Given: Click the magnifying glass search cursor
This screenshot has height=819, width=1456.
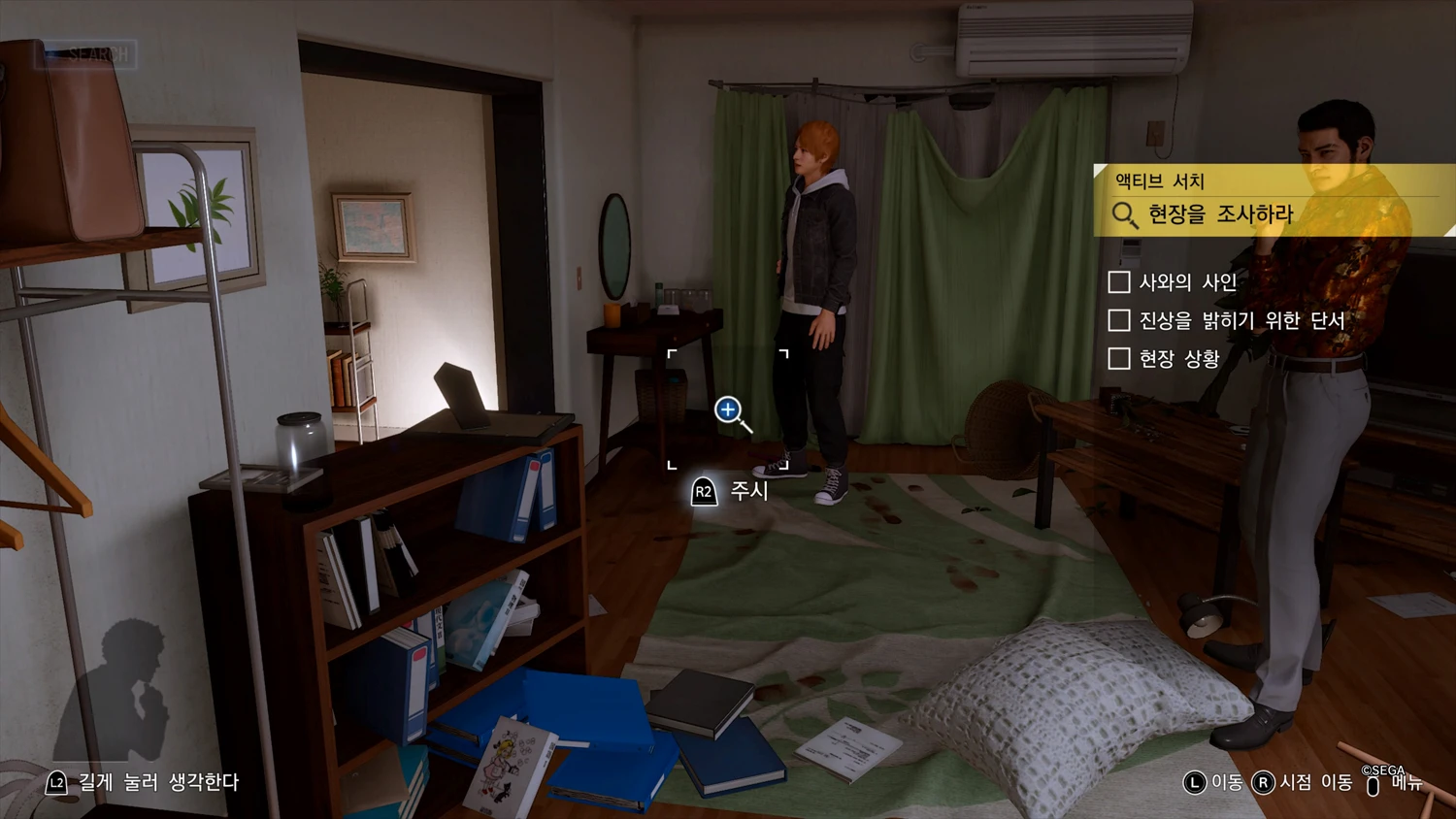Looking at the screenshot, I should (730, 411).
